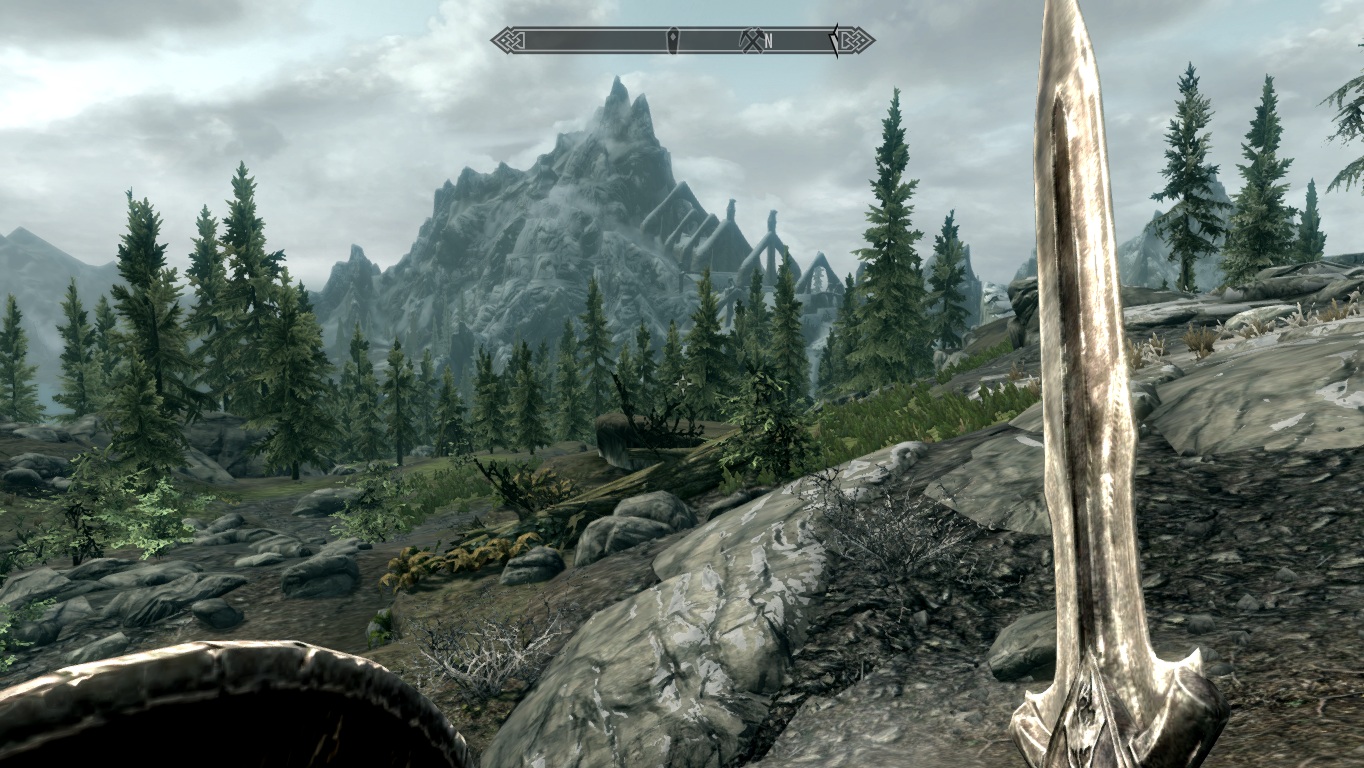Select the N north indicator on compass
Image resolution: width=1364 pixels, height=768 pixels.
click(x=769, y=41)
